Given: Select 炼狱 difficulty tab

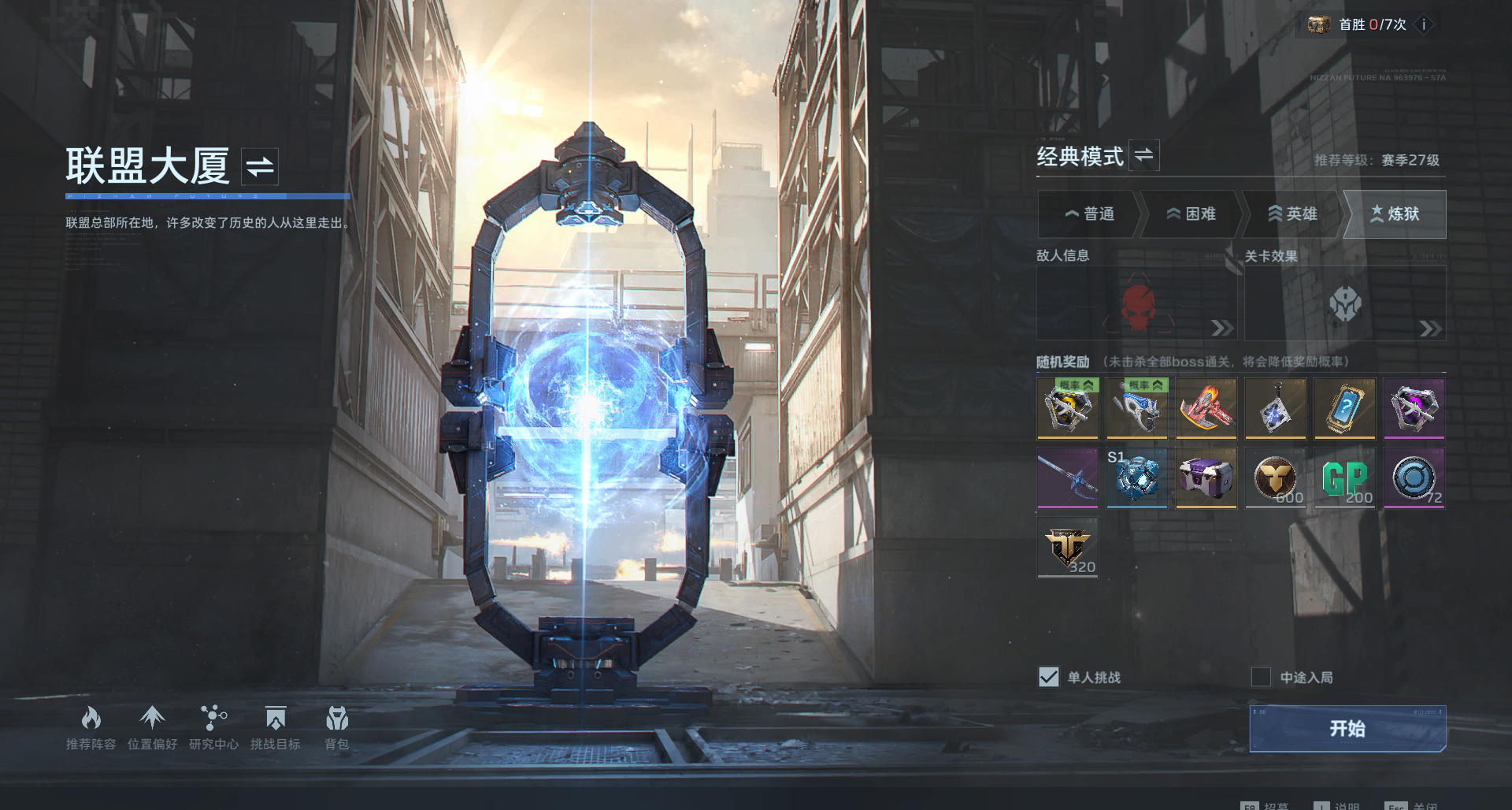Looking at the screenshot, I should pyautogui.click(x=1395, y=214).
